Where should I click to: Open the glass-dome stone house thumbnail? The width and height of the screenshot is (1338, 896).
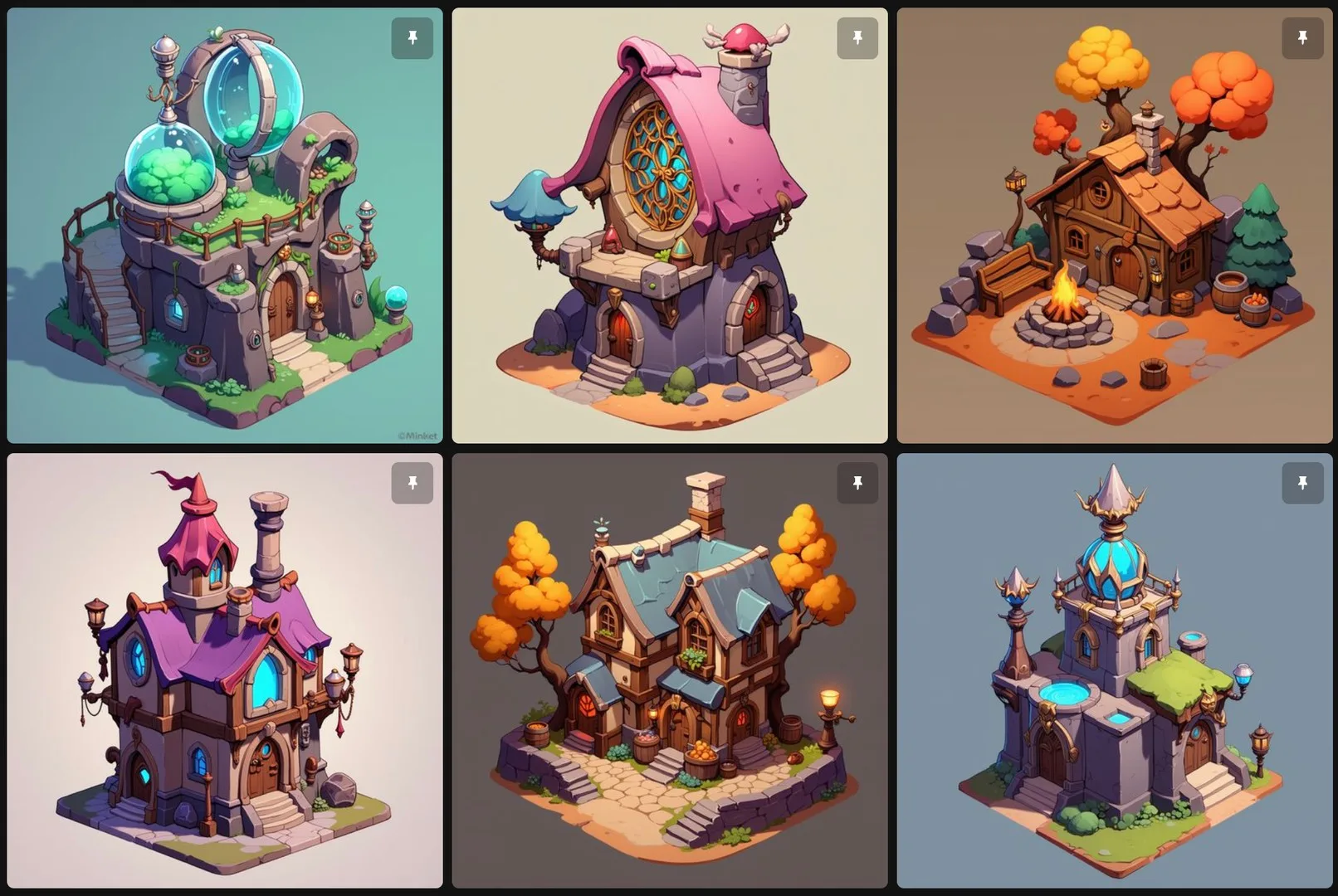point(224,249)
